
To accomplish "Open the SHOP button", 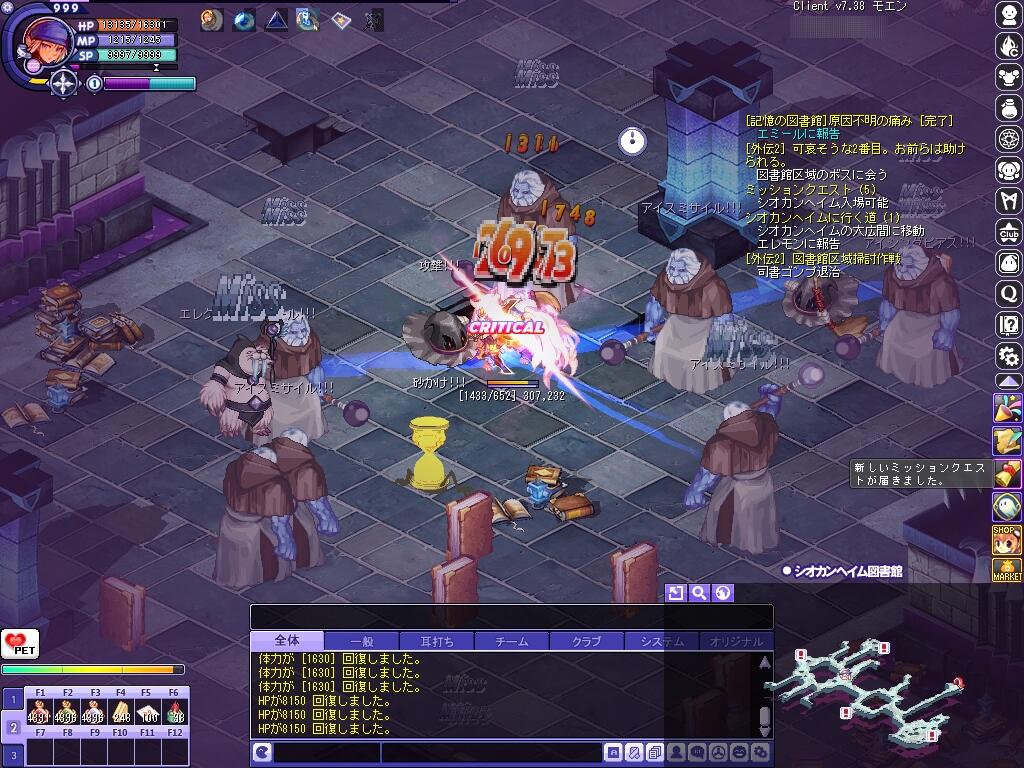I will [1006, 539].
